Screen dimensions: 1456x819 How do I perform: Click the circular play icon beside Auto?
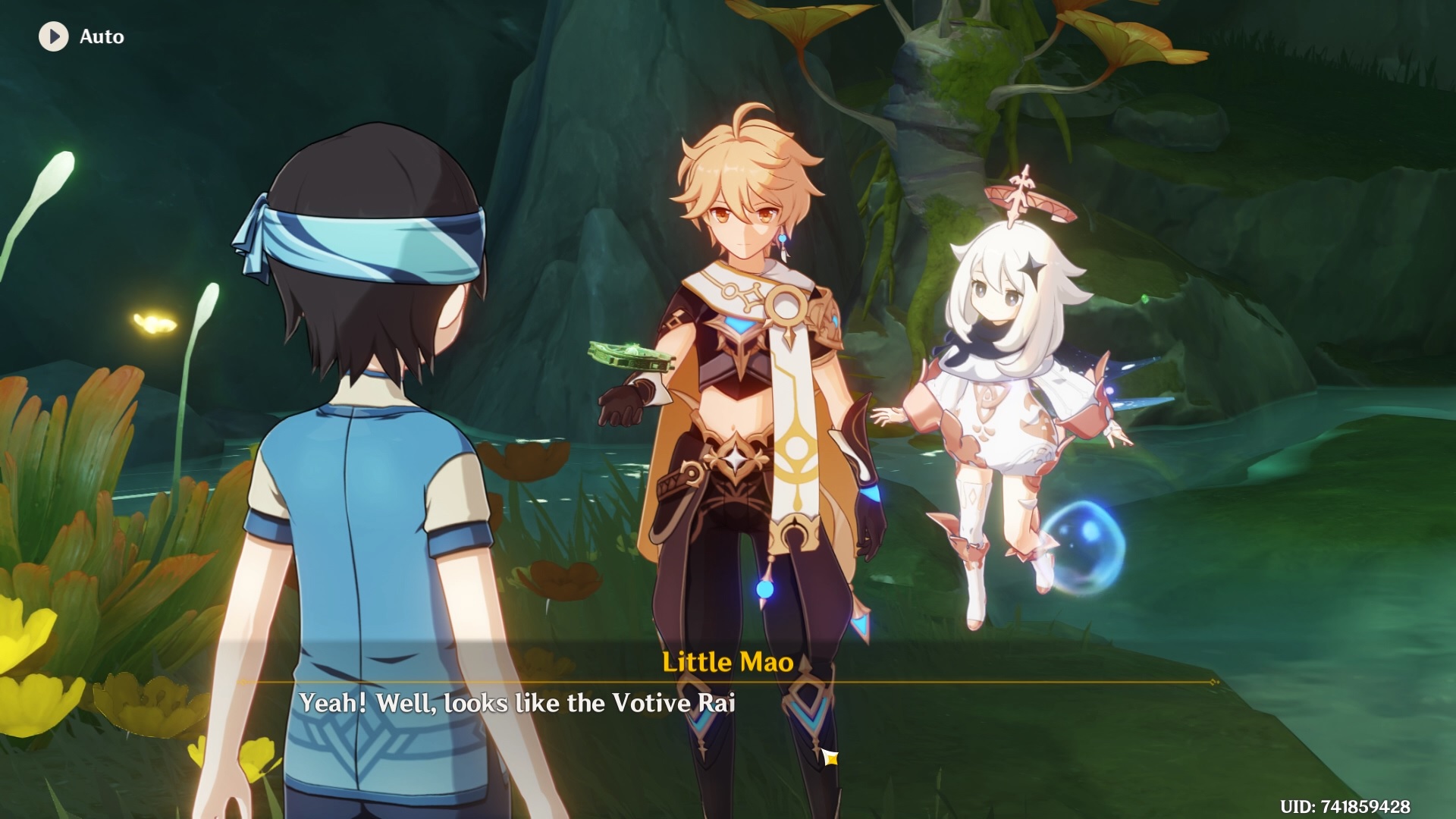[x=52, y=36]
